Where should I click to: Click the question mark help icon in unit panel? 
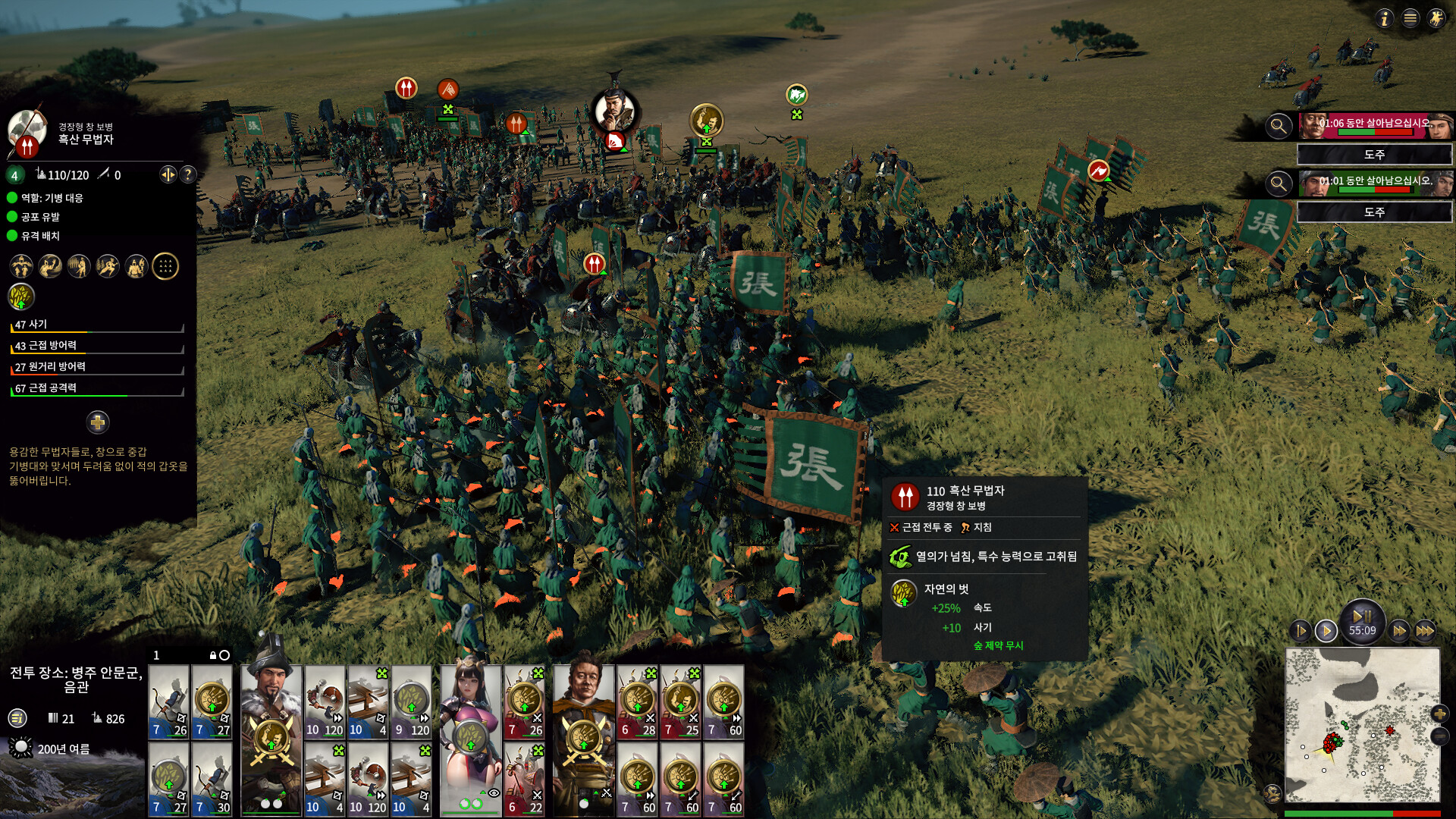coord(188,174)
